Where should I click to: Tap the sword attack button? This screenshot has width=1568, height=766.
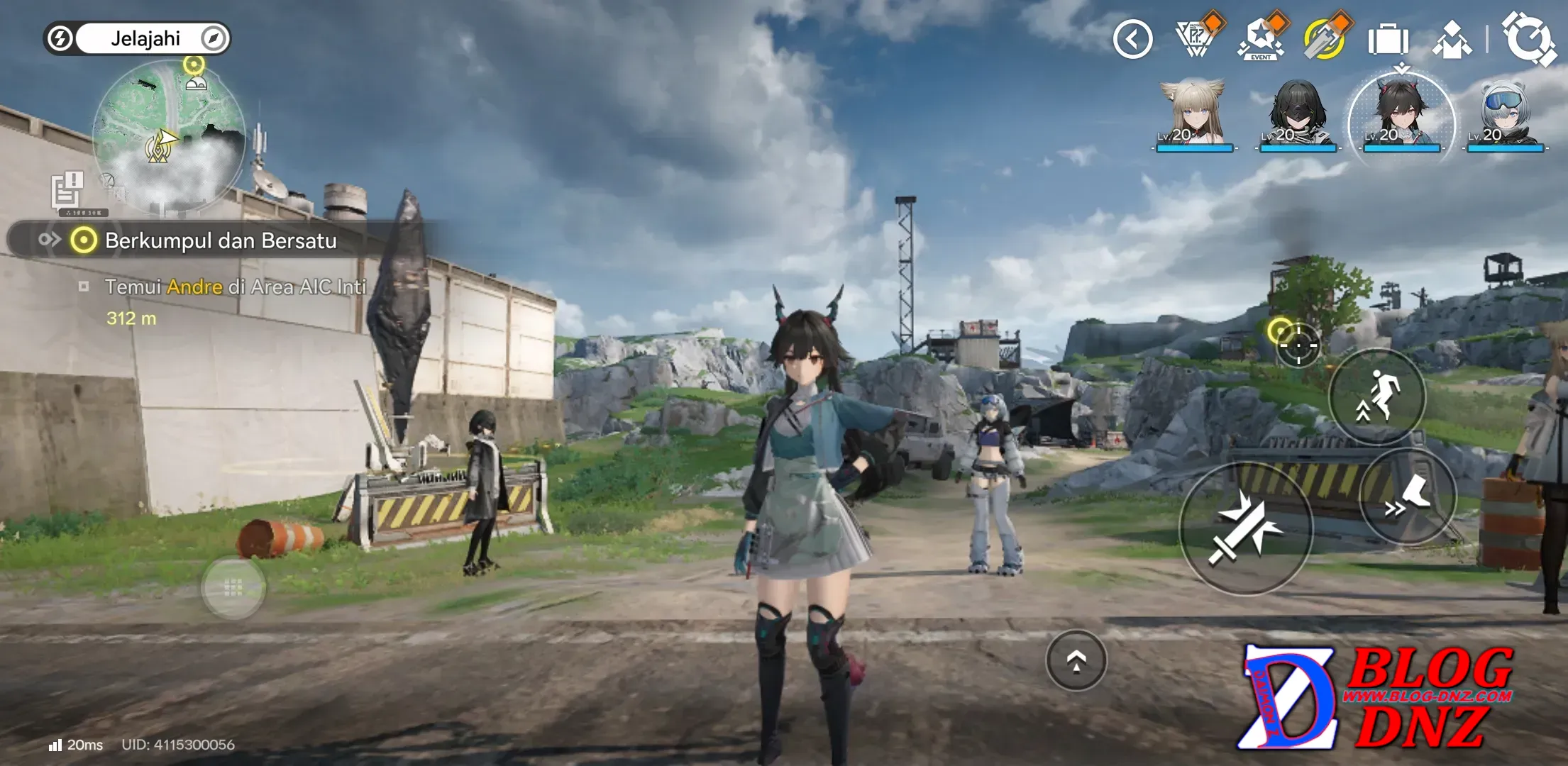[x=1245, y=528]
